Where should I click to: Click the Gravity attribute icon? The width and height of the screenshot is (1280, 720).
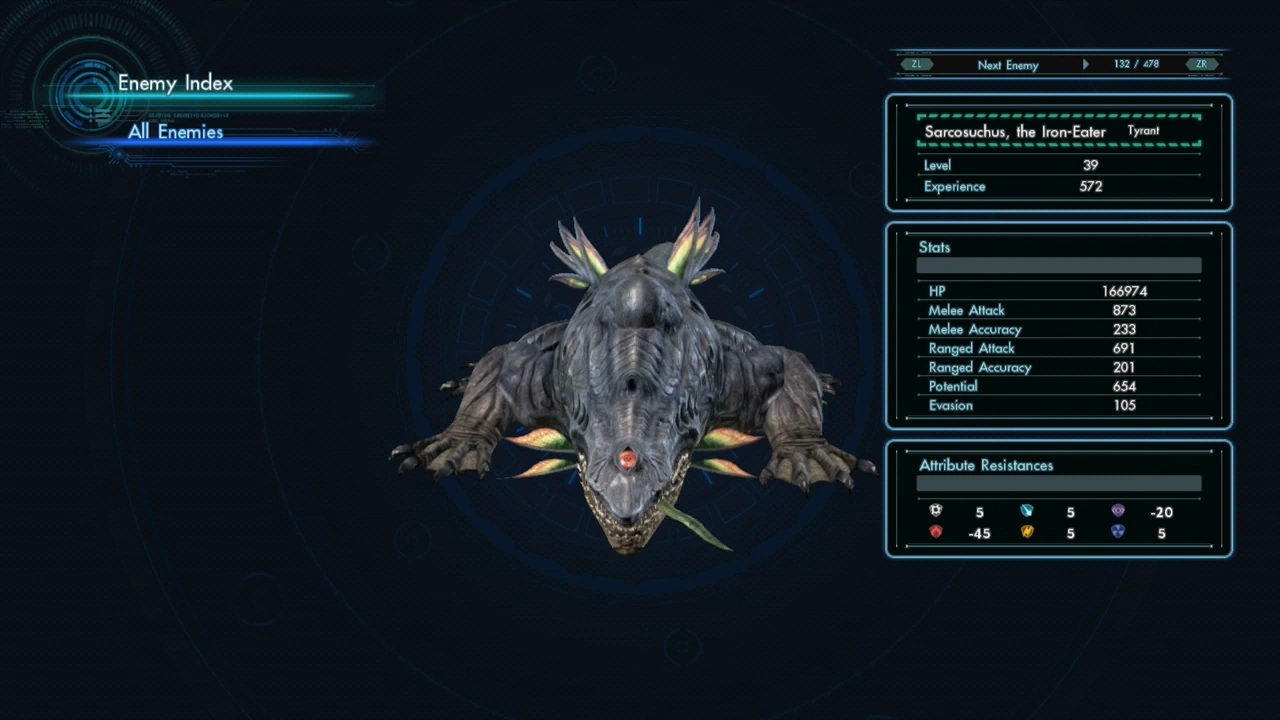click(x=1118, y=532)
